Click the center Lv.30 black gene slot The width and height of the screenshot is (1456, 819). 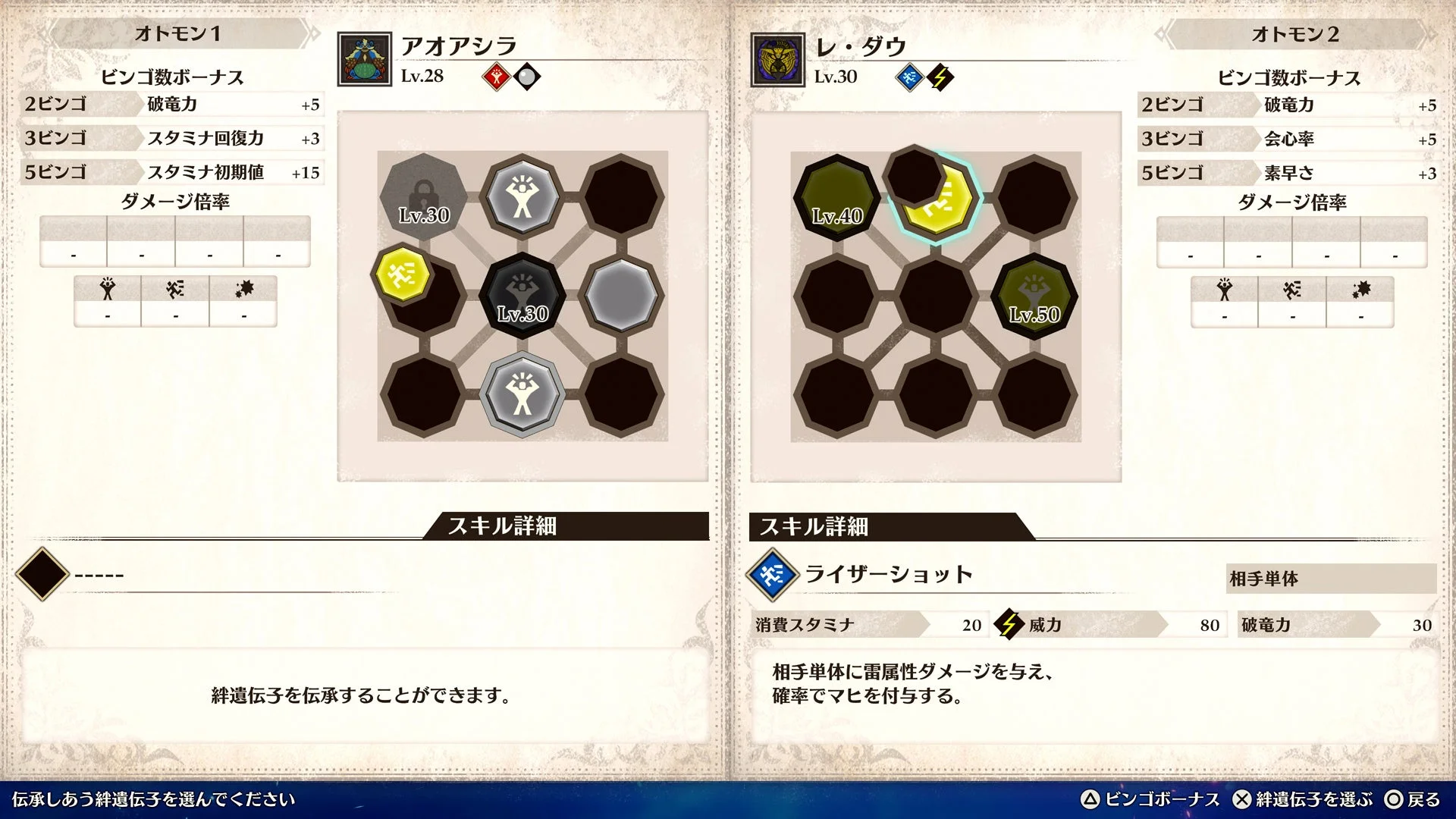click(521, 296)
